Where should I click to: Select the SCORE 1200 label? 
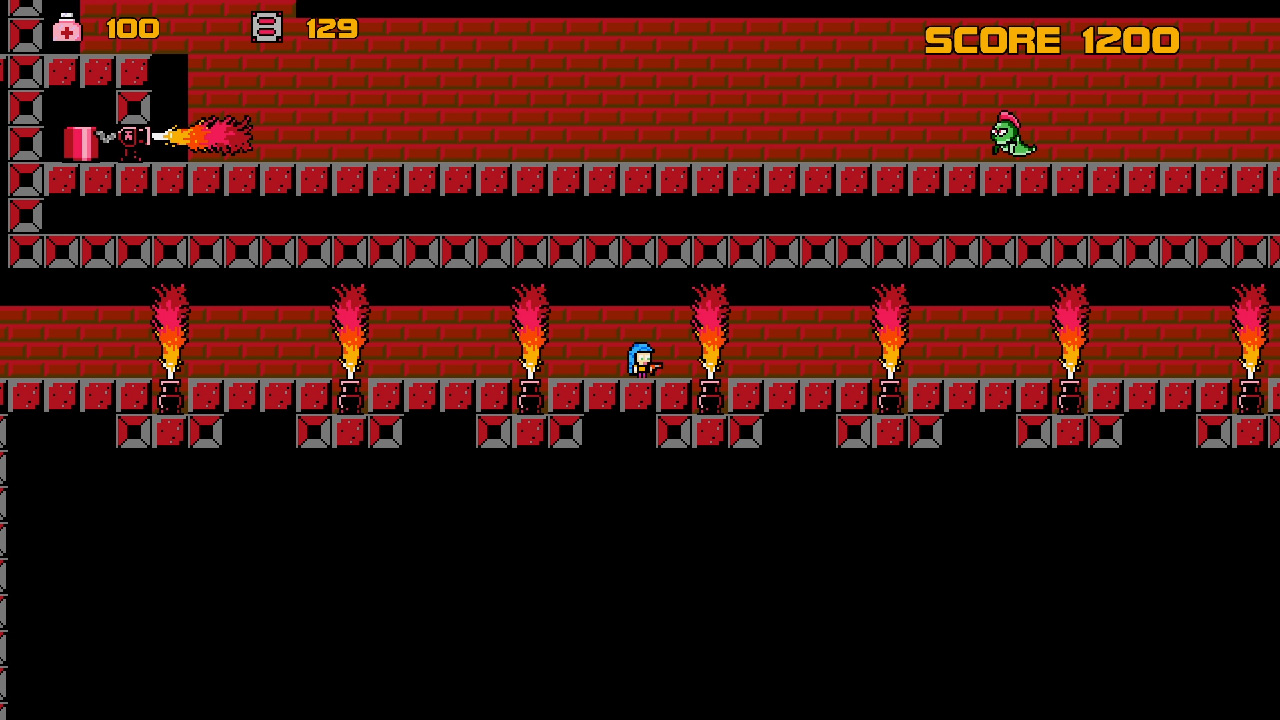pos(1050,40)
